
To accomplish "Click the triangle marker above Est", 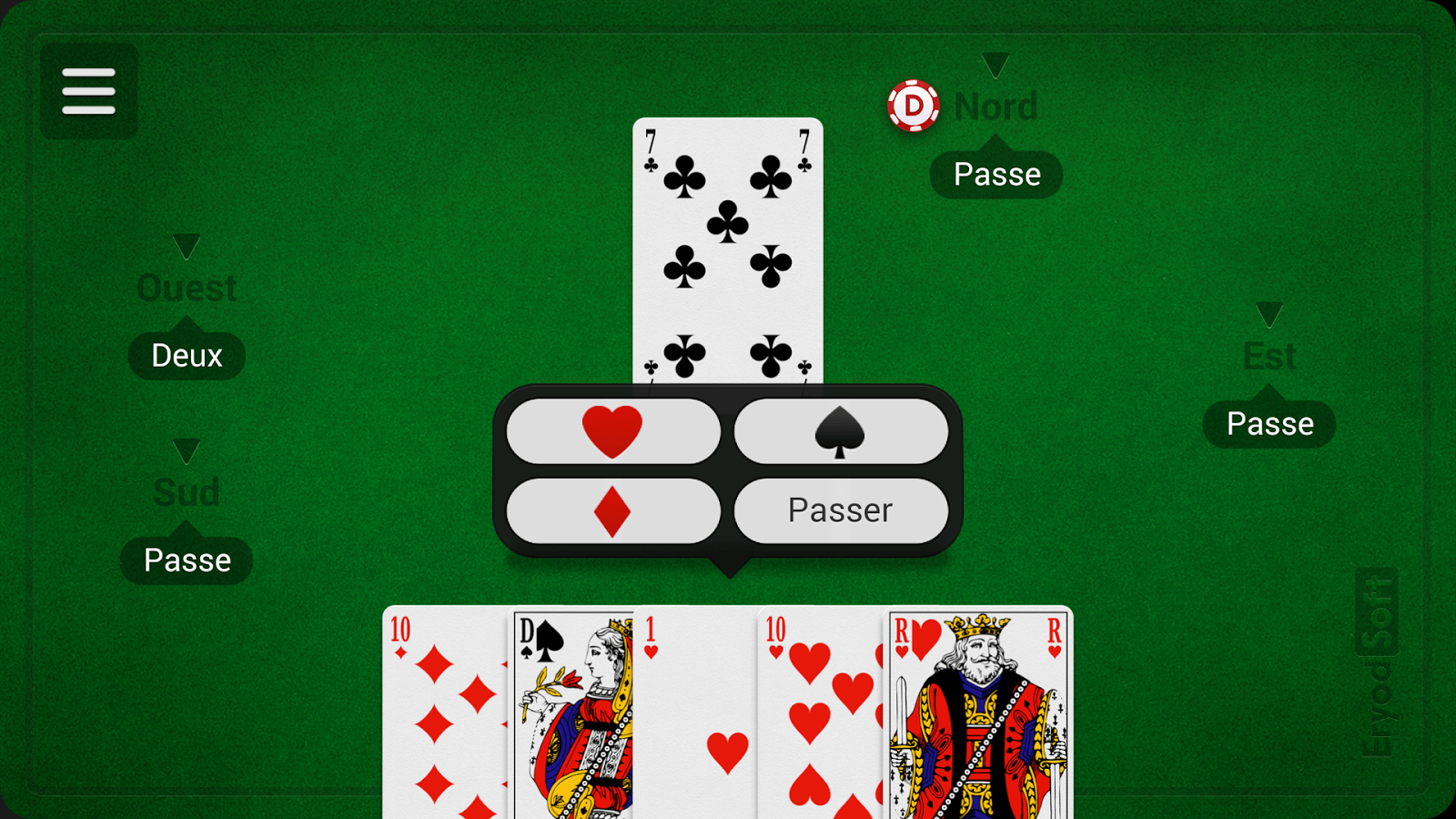I will [x=1269, y=312].
